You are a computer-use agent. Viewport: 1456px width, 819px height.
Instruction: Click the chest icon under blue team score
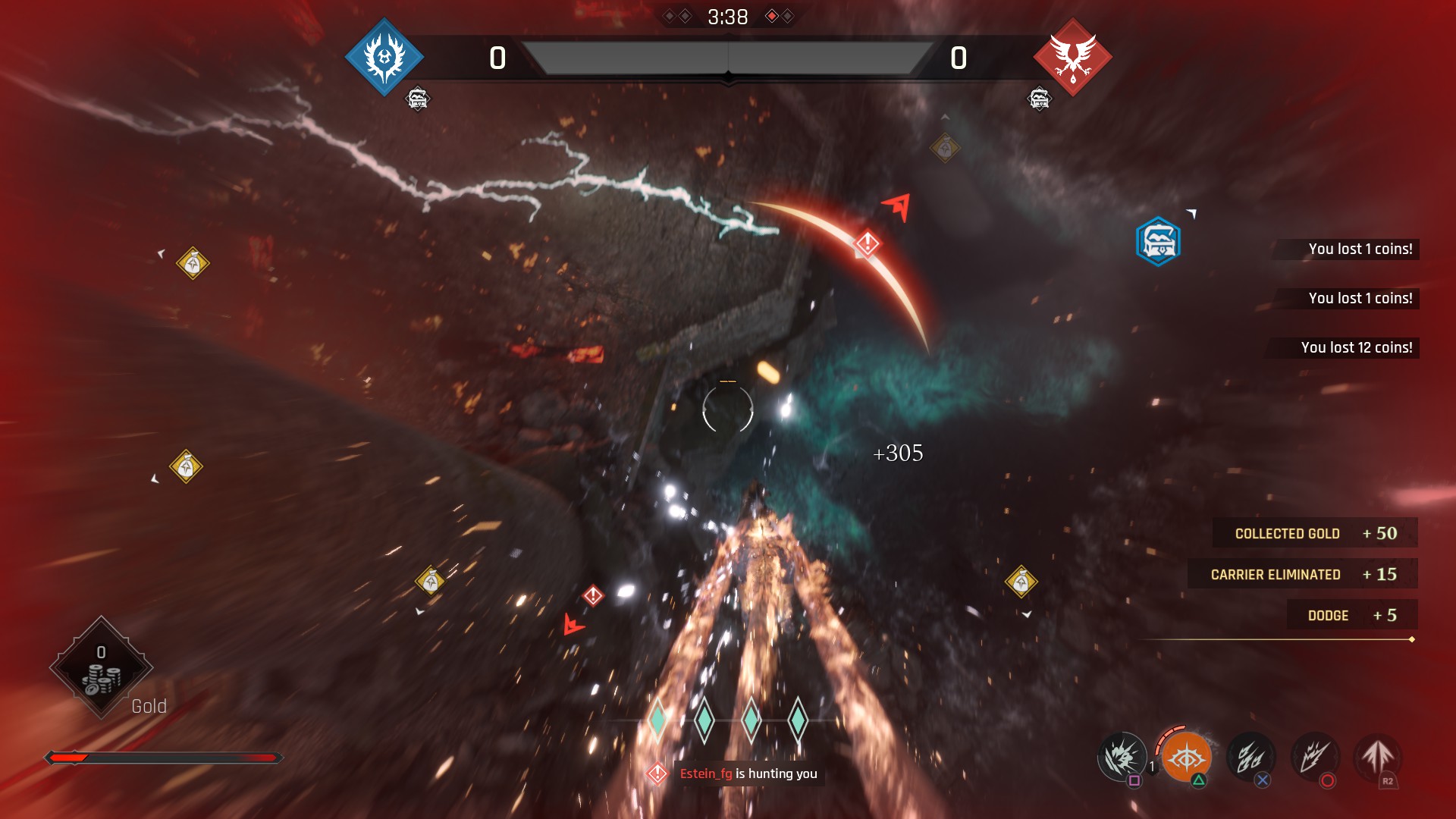418,99
